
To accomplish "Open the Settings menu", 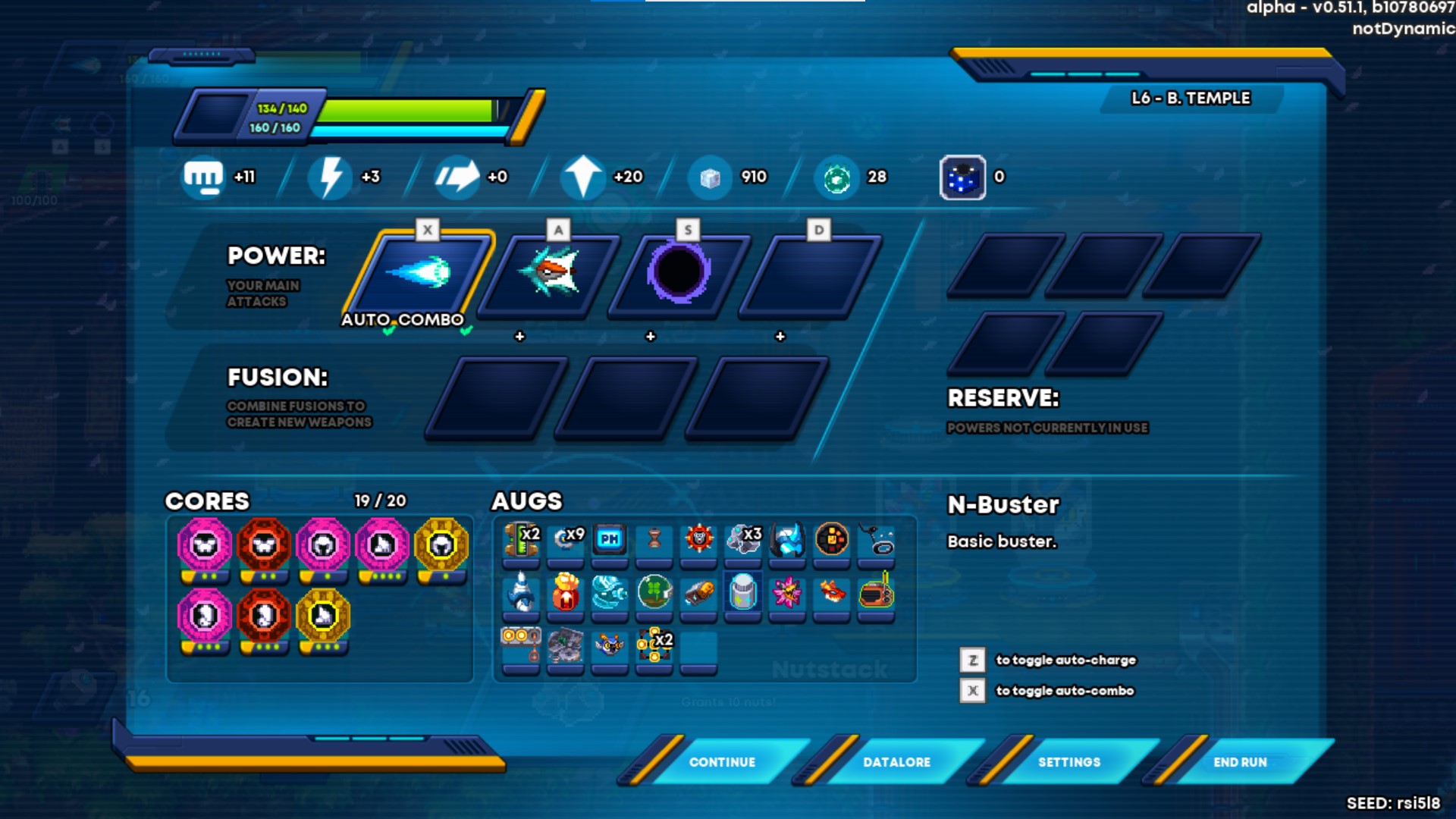I will 1068,762.
